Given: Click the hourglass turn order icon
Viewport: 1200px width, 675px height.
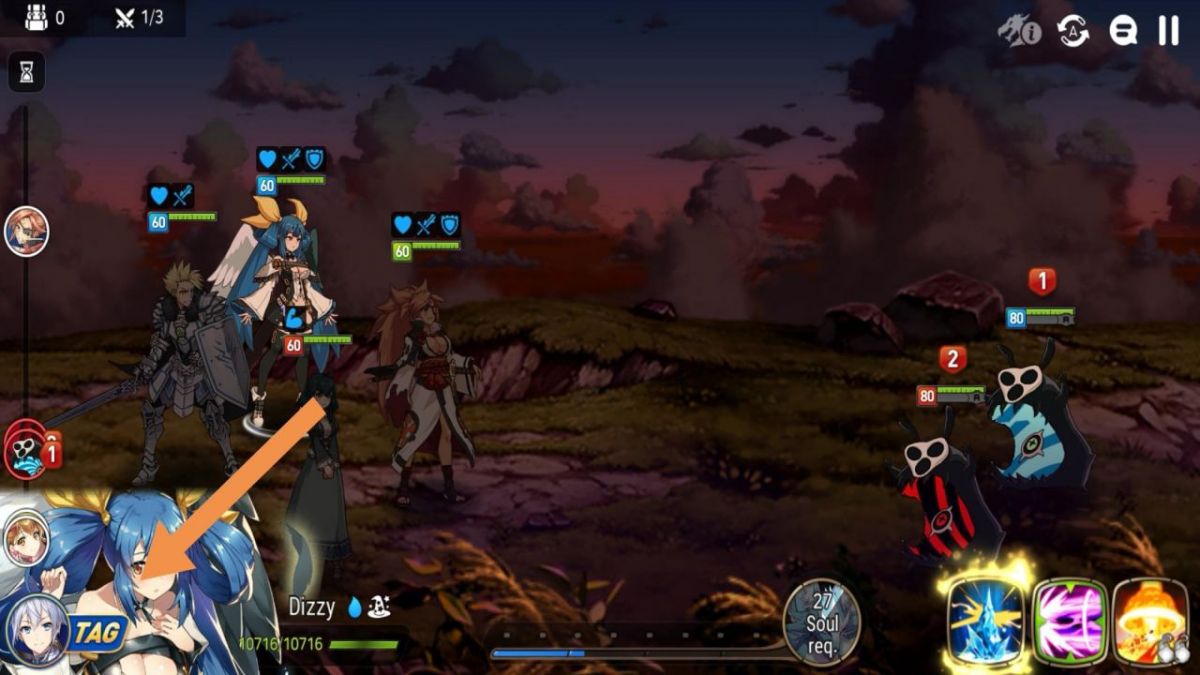Looking at the screenshot, I should tap(27, 71).
